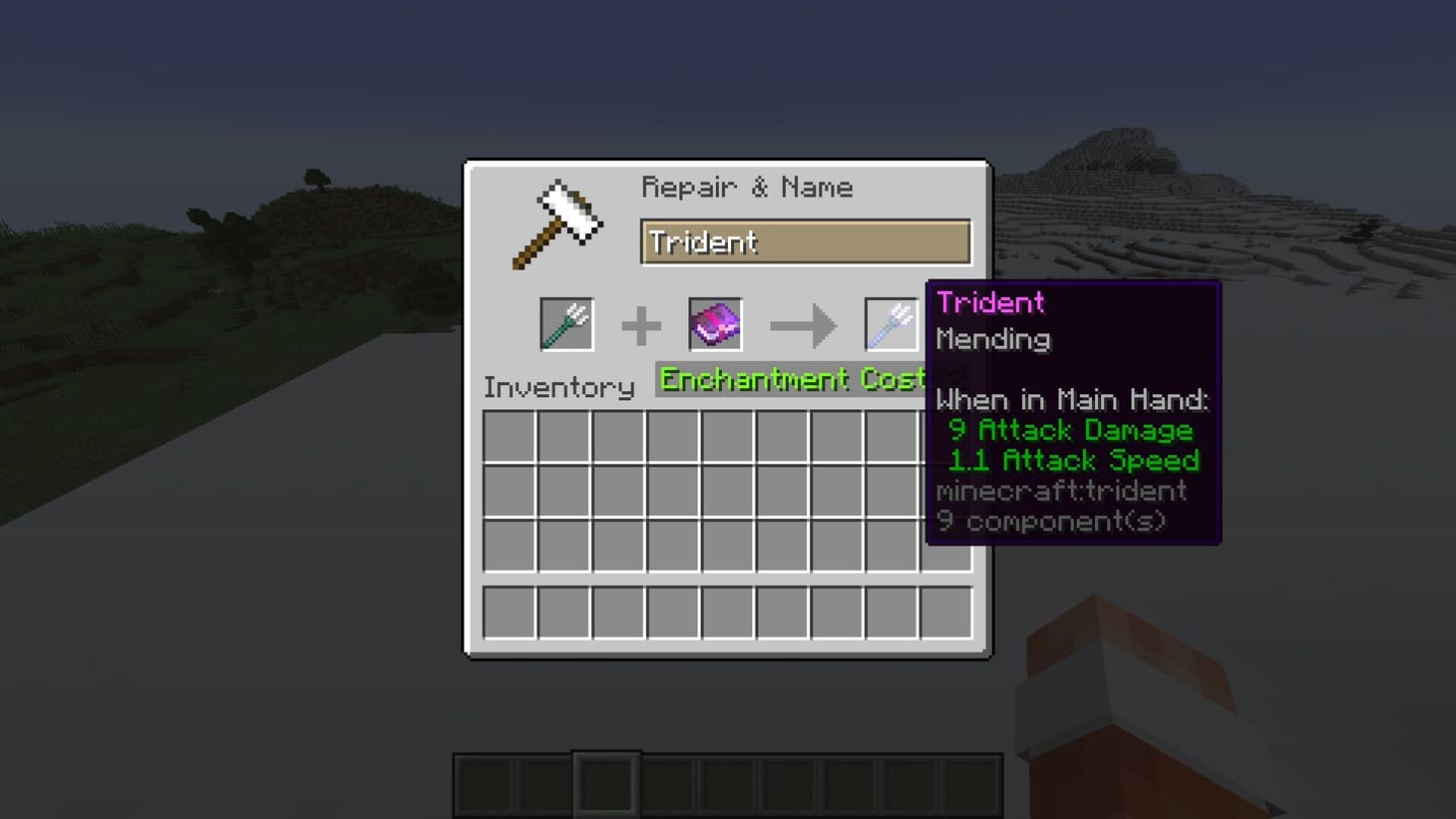1456x819 pixels.
Task: Click the Enchantment Cost label
Action: coord(791,379)
